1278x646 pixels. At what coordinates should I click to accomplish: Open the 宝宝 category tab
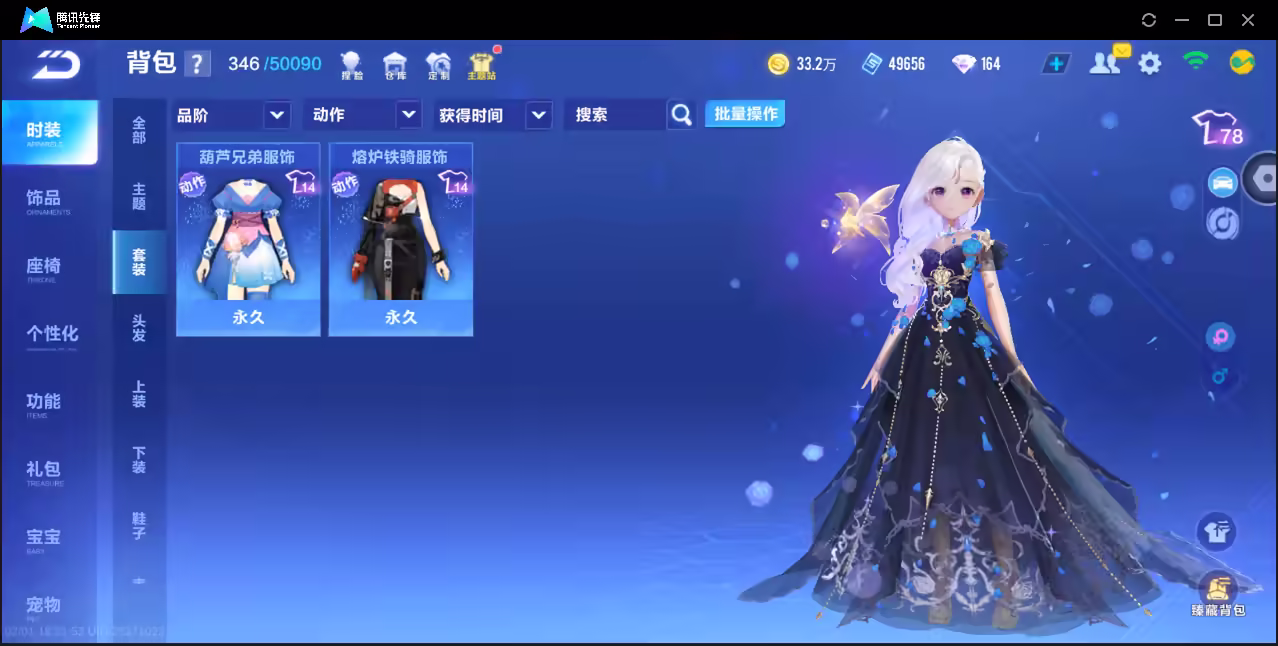pos(44,538)
